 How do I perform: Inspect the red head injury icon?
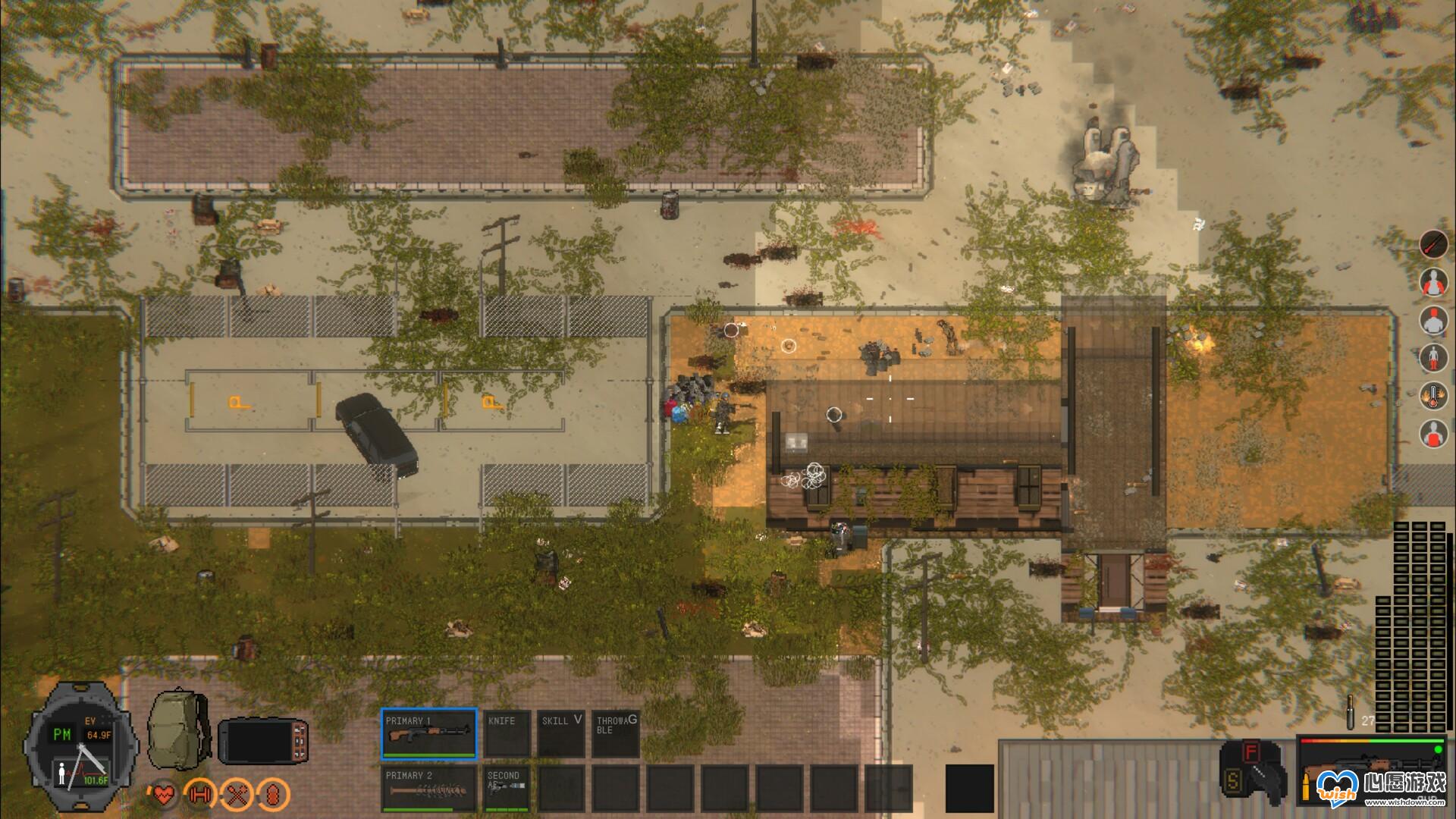pos(1434,319)
